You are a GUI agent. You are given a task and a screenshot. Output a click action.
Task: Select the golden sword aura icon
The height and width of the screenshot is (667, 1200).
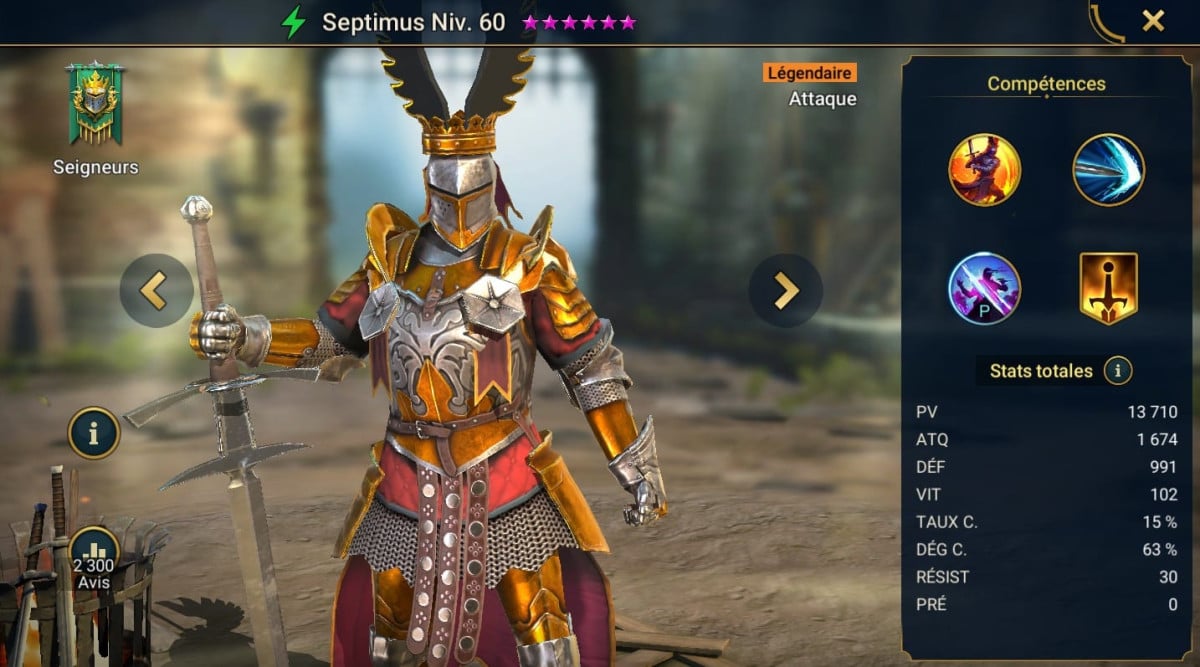pyautogui.click(x=1108, y=288)
